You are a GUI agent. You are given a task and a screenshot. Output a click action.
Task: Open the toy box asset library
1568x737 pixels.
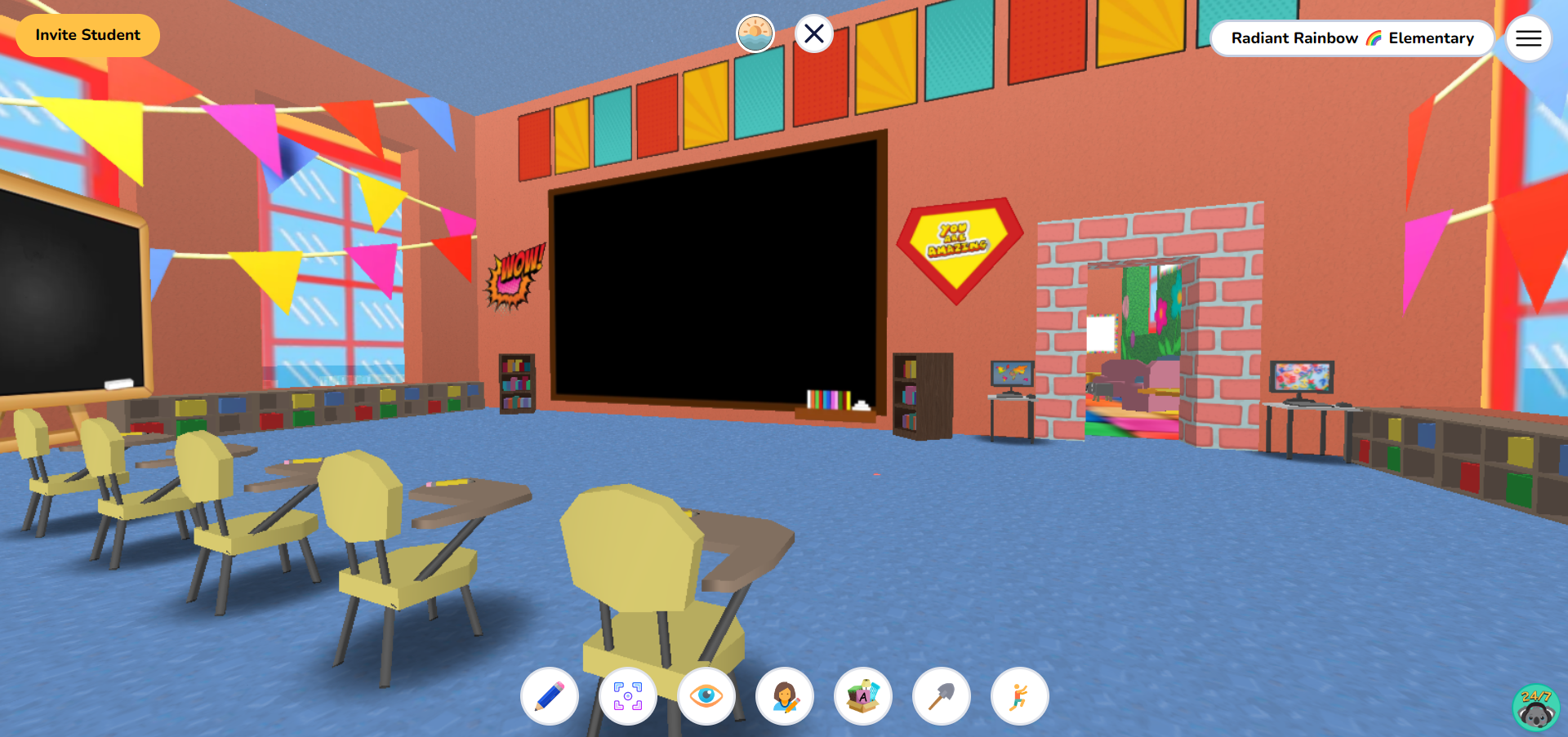click(862, 695)
